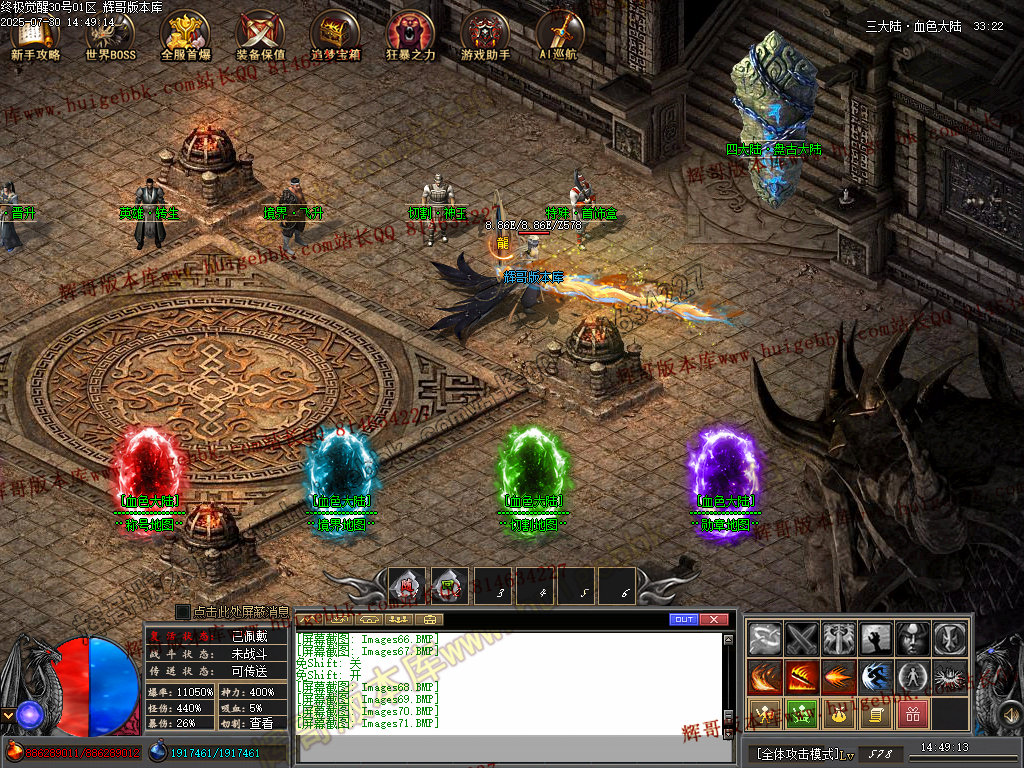Click the blue OUT button
Image resolution: width=1024 pixels, height=768 pixels.
coord(684,620)
